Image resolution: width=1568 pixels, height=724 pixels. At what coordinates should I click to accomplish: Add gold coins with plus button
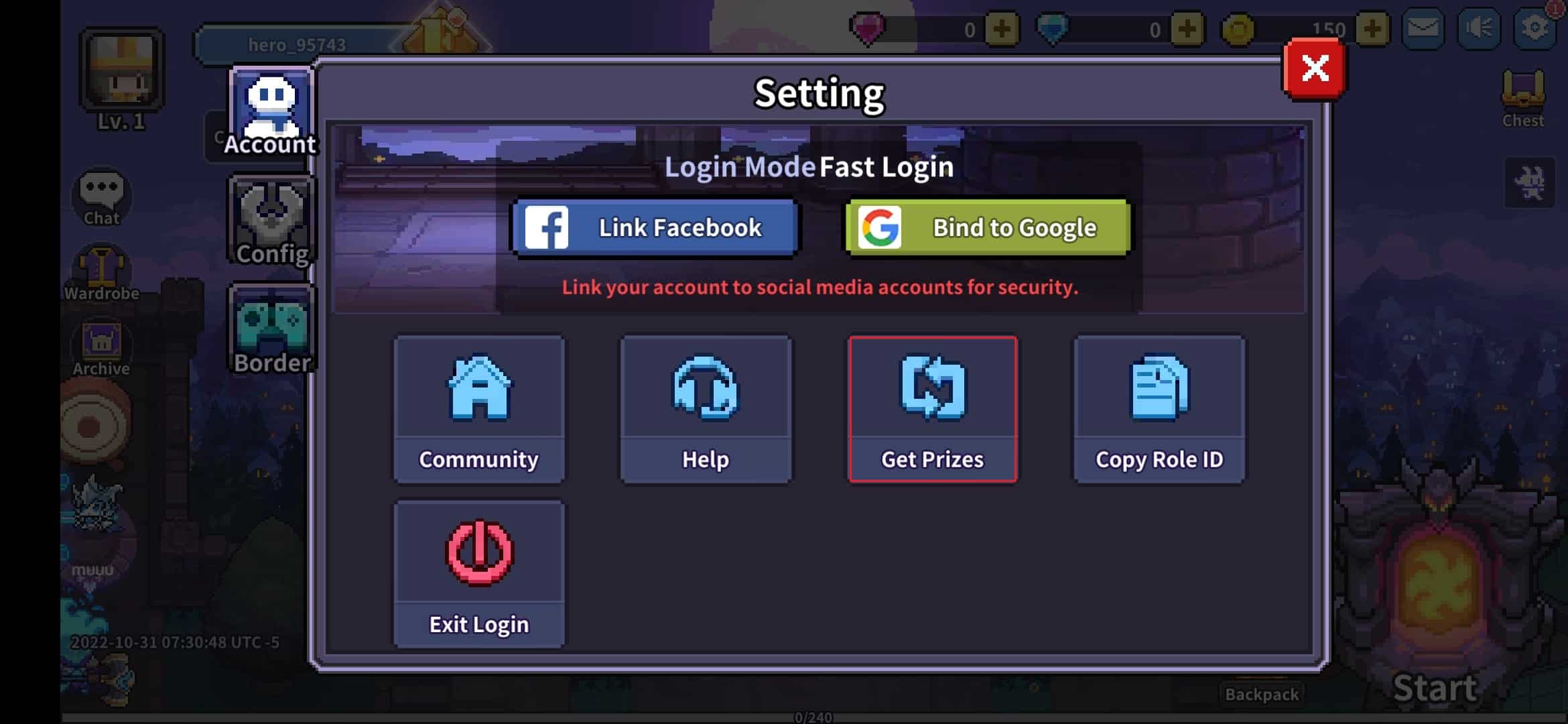pos(1371,29)
